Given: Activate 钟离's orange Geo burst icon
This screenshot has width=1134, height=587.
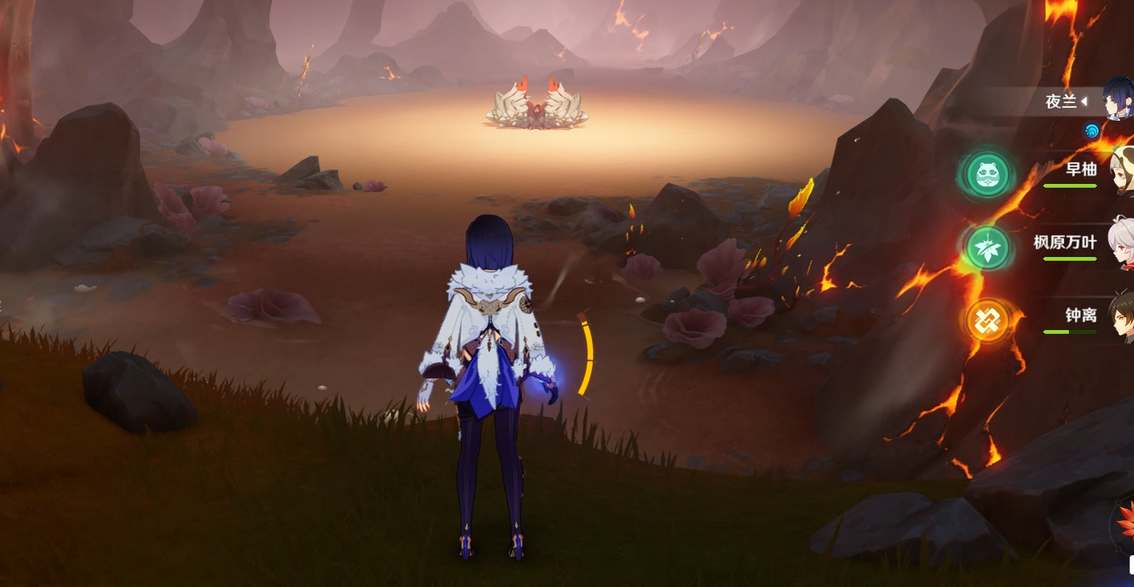Looking at the screenshot, I should pyautogui.click(x=988, y=321).
